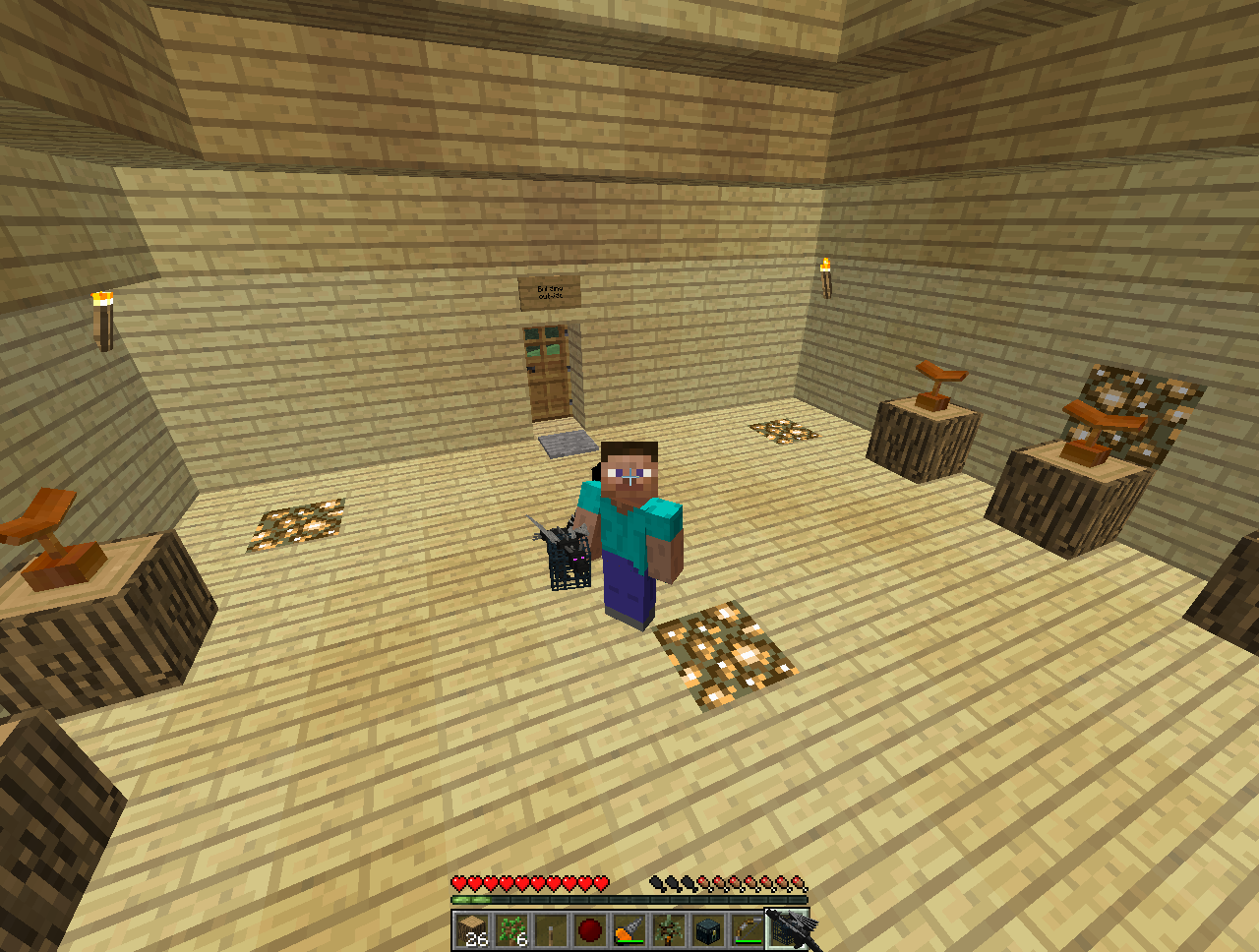Select the red ball item slot

590,929
